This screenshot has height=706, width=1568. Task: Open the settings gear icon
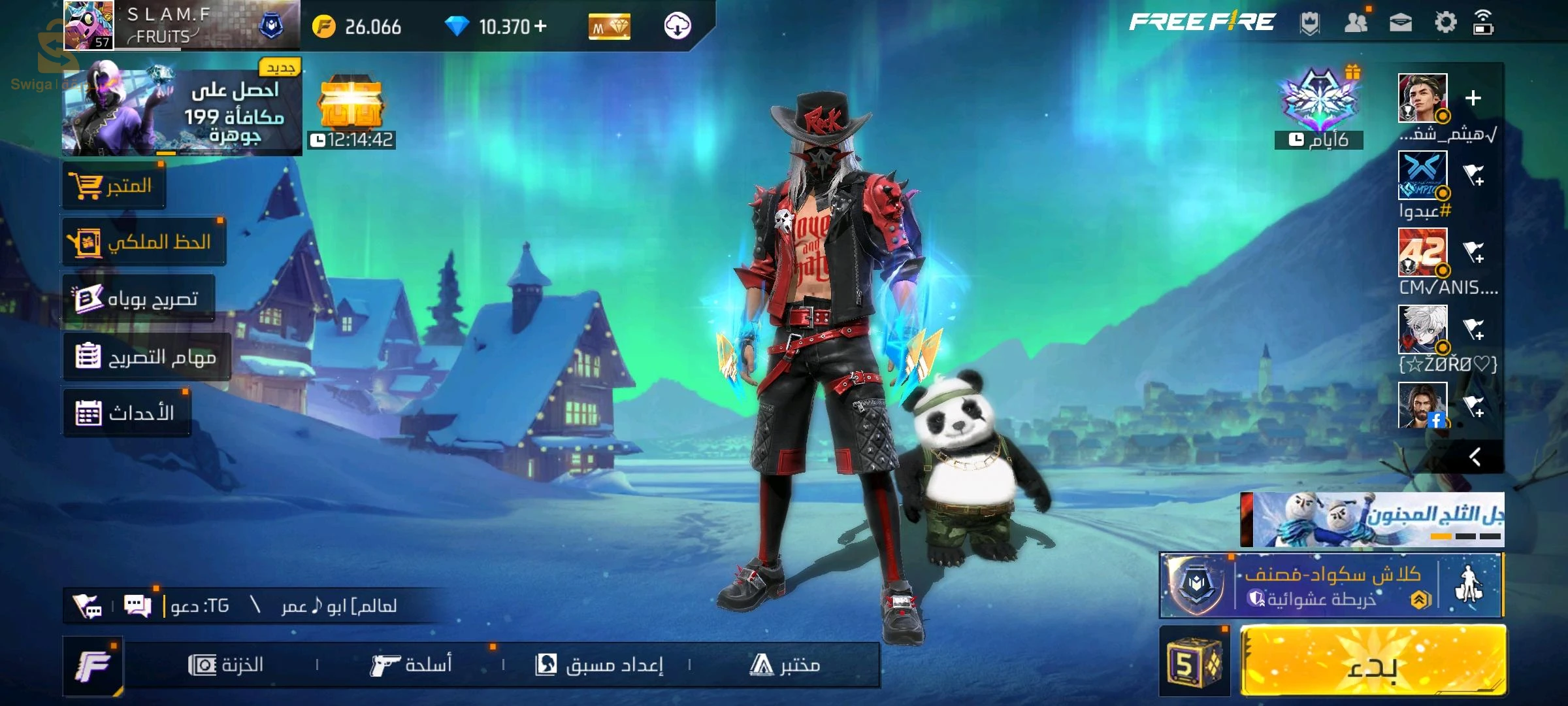1445,24
